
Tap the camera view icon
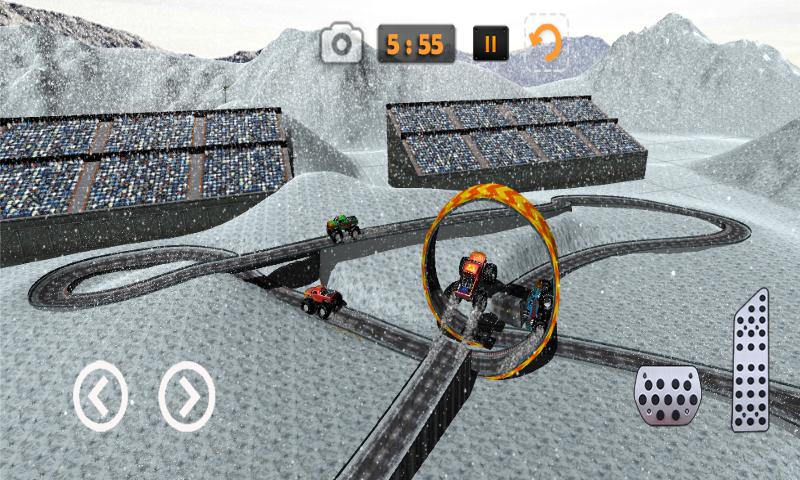tap(343, 44)
